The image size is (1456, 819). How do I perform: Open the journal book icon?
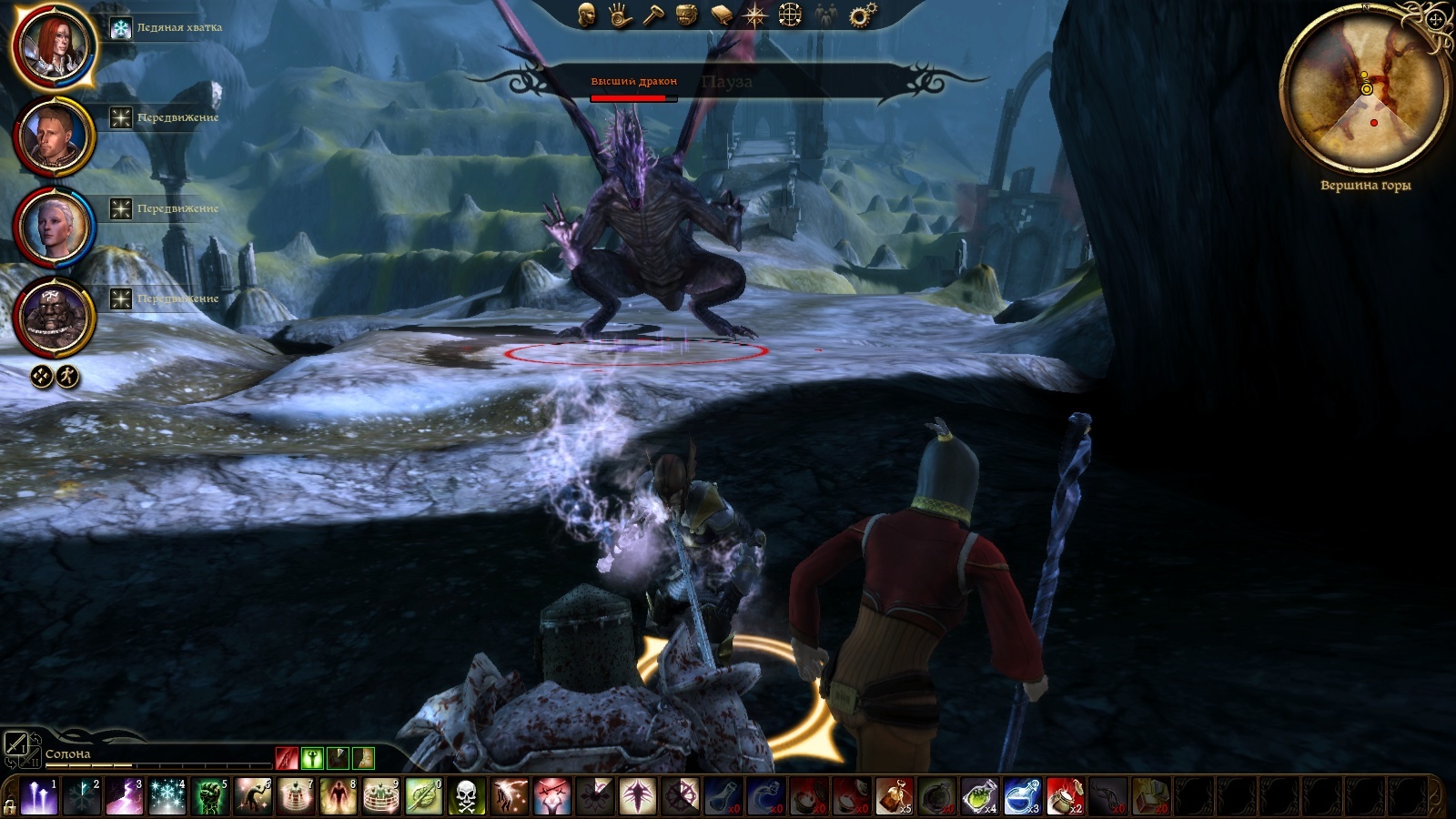pyautogui.click(x=722, y=15)
